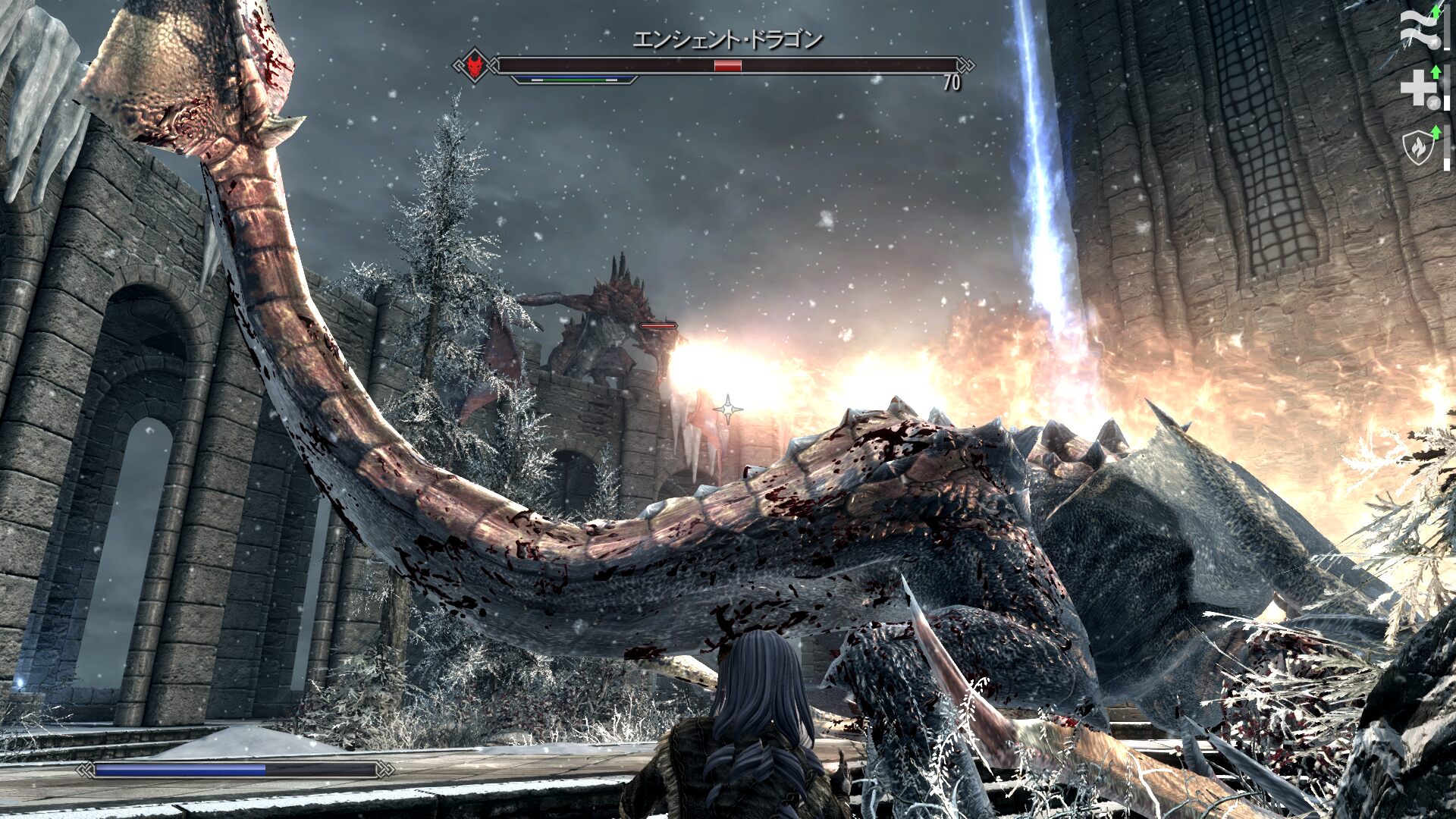Select the fire resistance shield icon
This screenshot has width=1456, height=819.
click(x=1417, y=147)
